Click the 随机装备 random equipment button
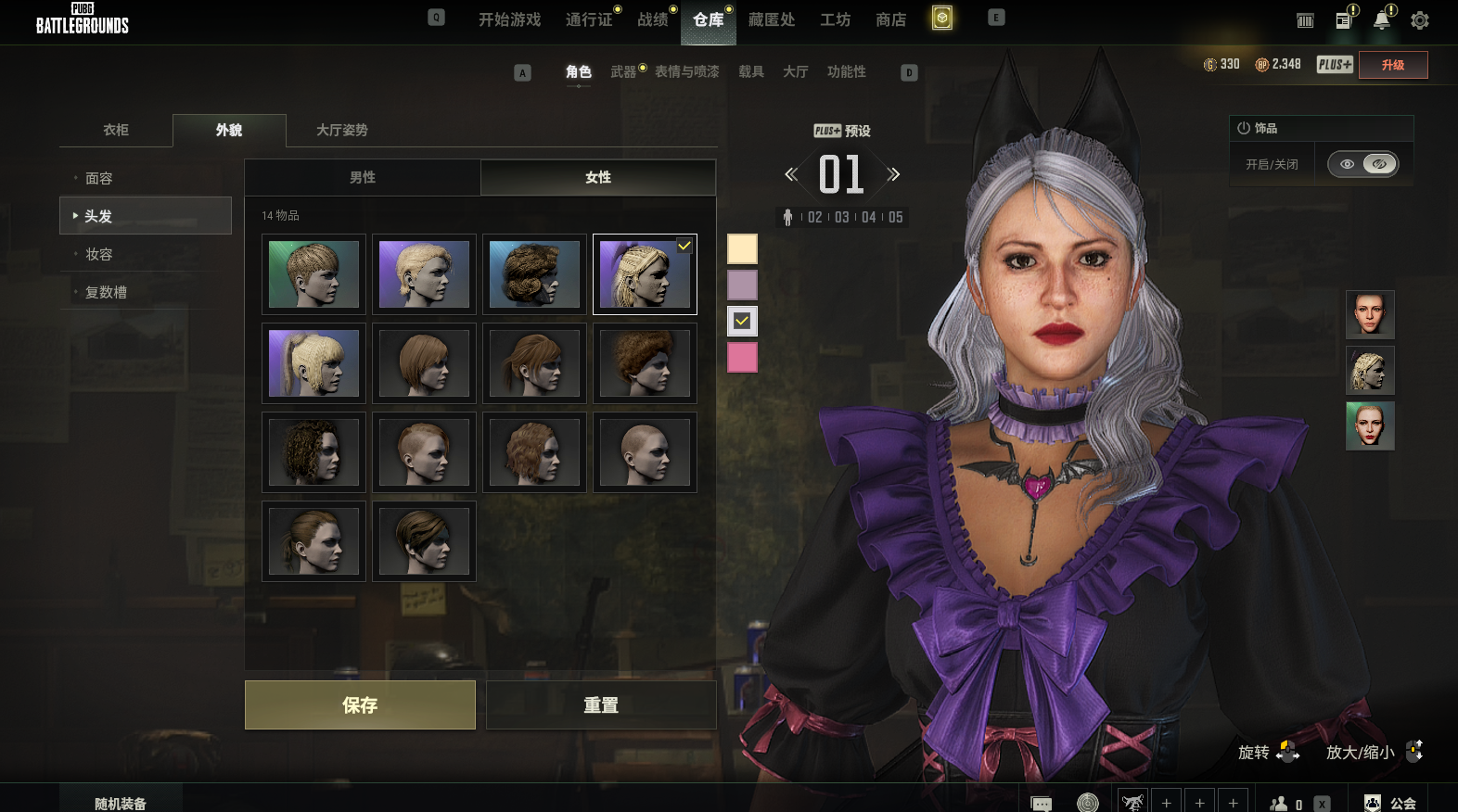 click(121, 803)
